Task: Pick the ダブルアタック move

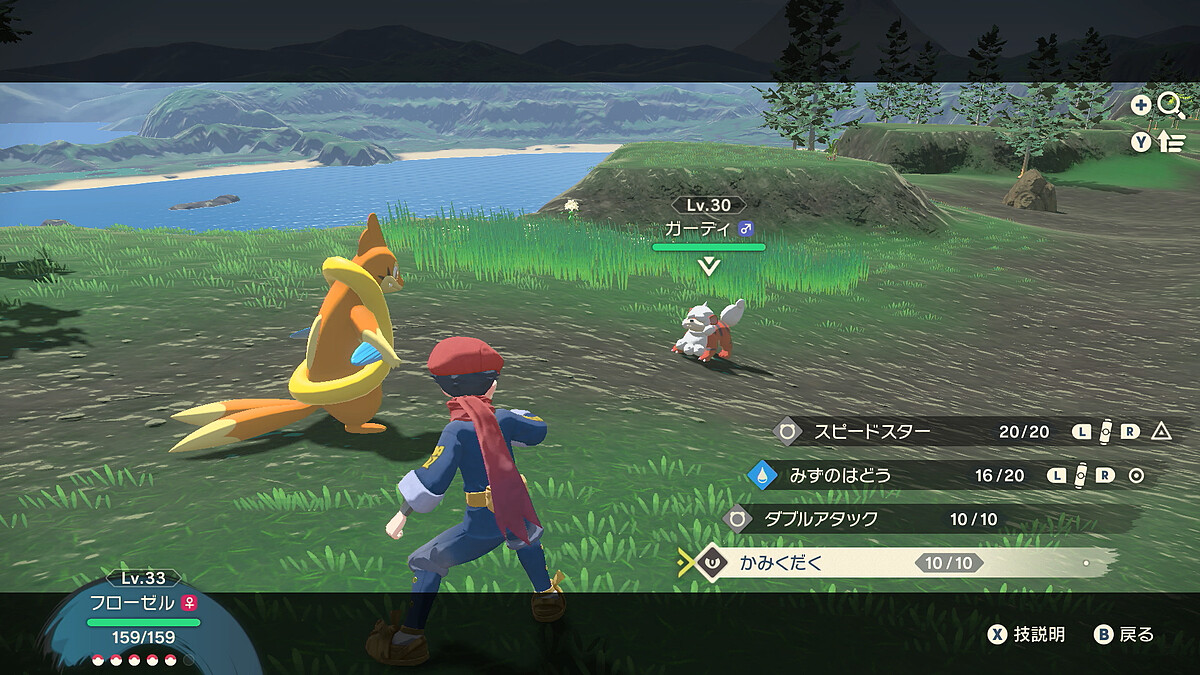Action: coord(820,519)
